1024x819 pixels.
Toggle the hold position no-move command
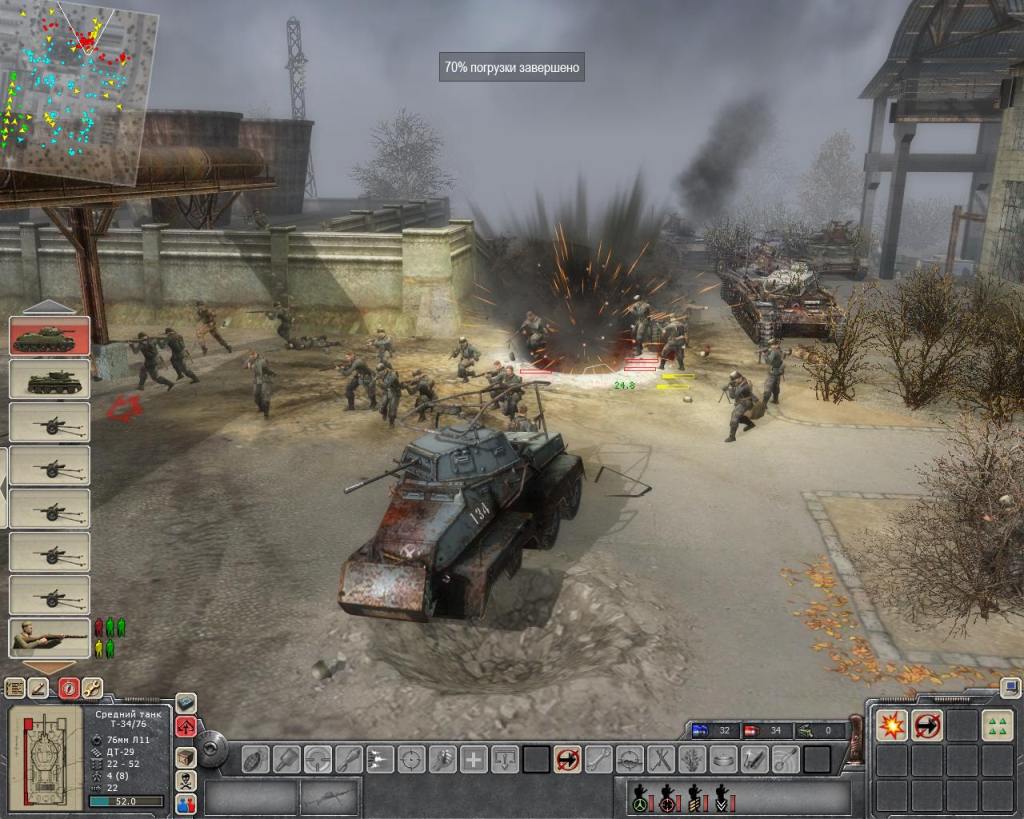click(x=567, y=759)
